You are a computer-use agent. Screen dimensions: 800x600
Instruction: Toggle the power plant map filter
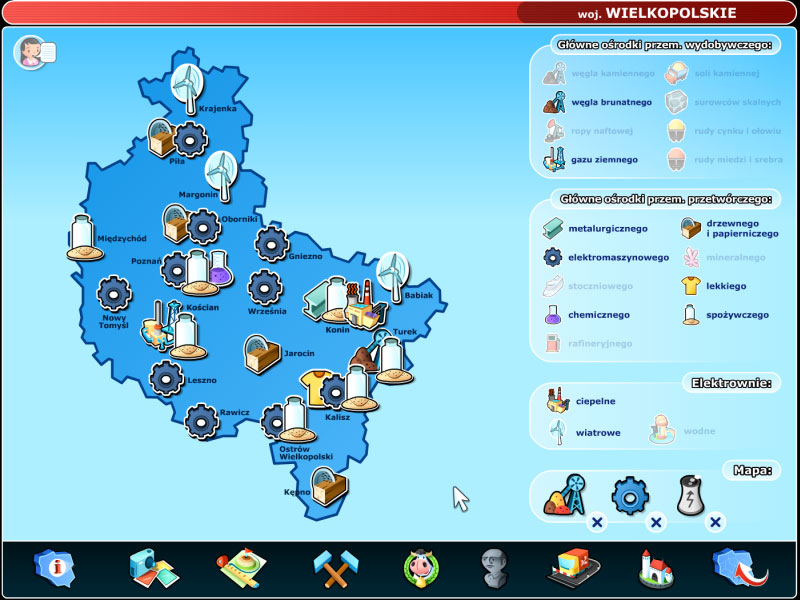click(692, 496)
